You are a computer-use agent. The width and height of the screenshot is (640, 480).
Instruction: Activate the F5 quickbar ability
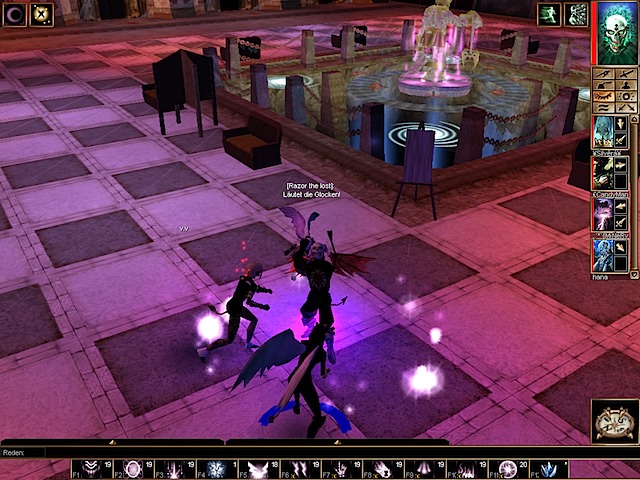[257, 469]
